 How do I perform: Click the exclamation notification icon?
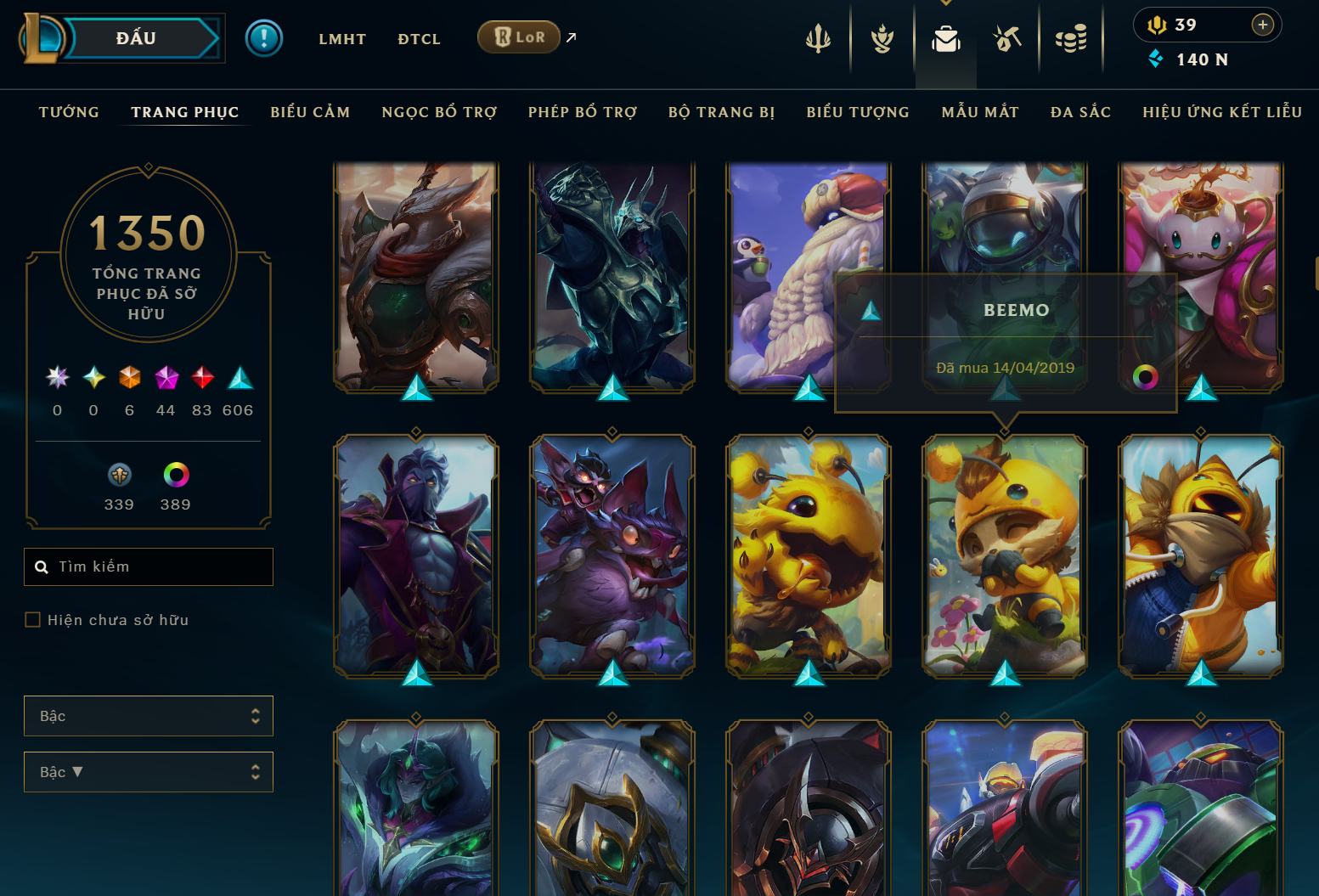264,37
